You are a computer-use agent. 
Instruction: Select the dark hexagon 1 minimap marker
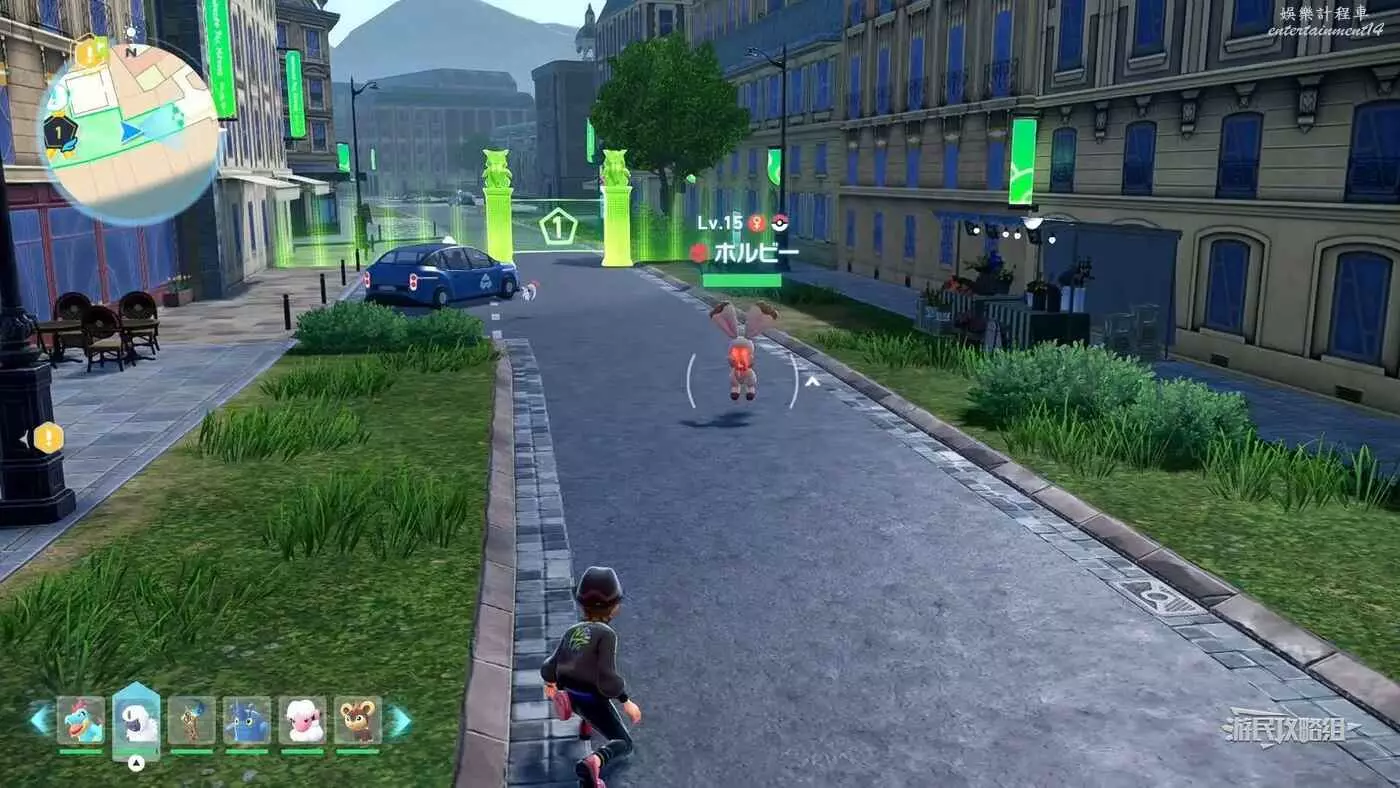point(60,132)
